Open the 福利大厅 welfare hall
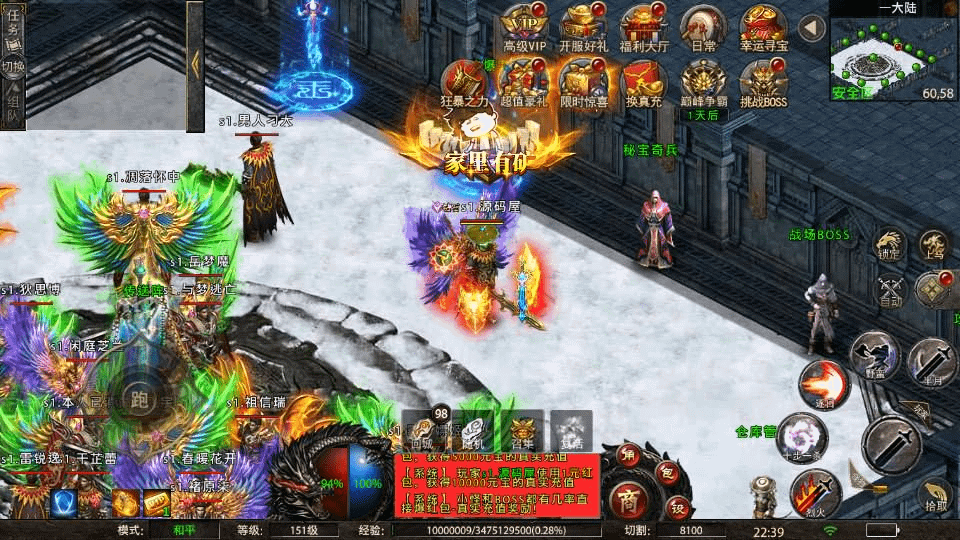Viewport: 960px width, 540px height. tap(643, 27)
